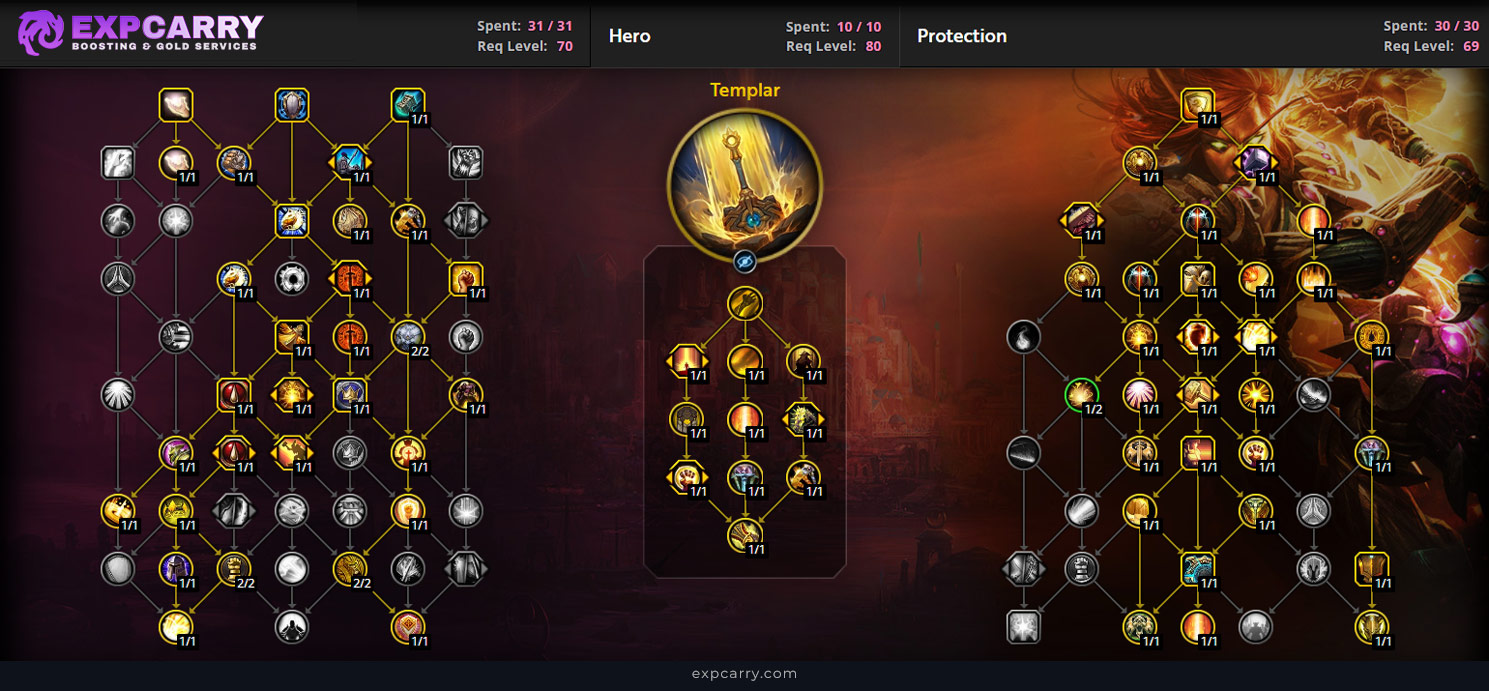1489x691 pixels.
Task: Click the green-ringed 1/2 Protection talent
Action: (x=1082, y=395)
